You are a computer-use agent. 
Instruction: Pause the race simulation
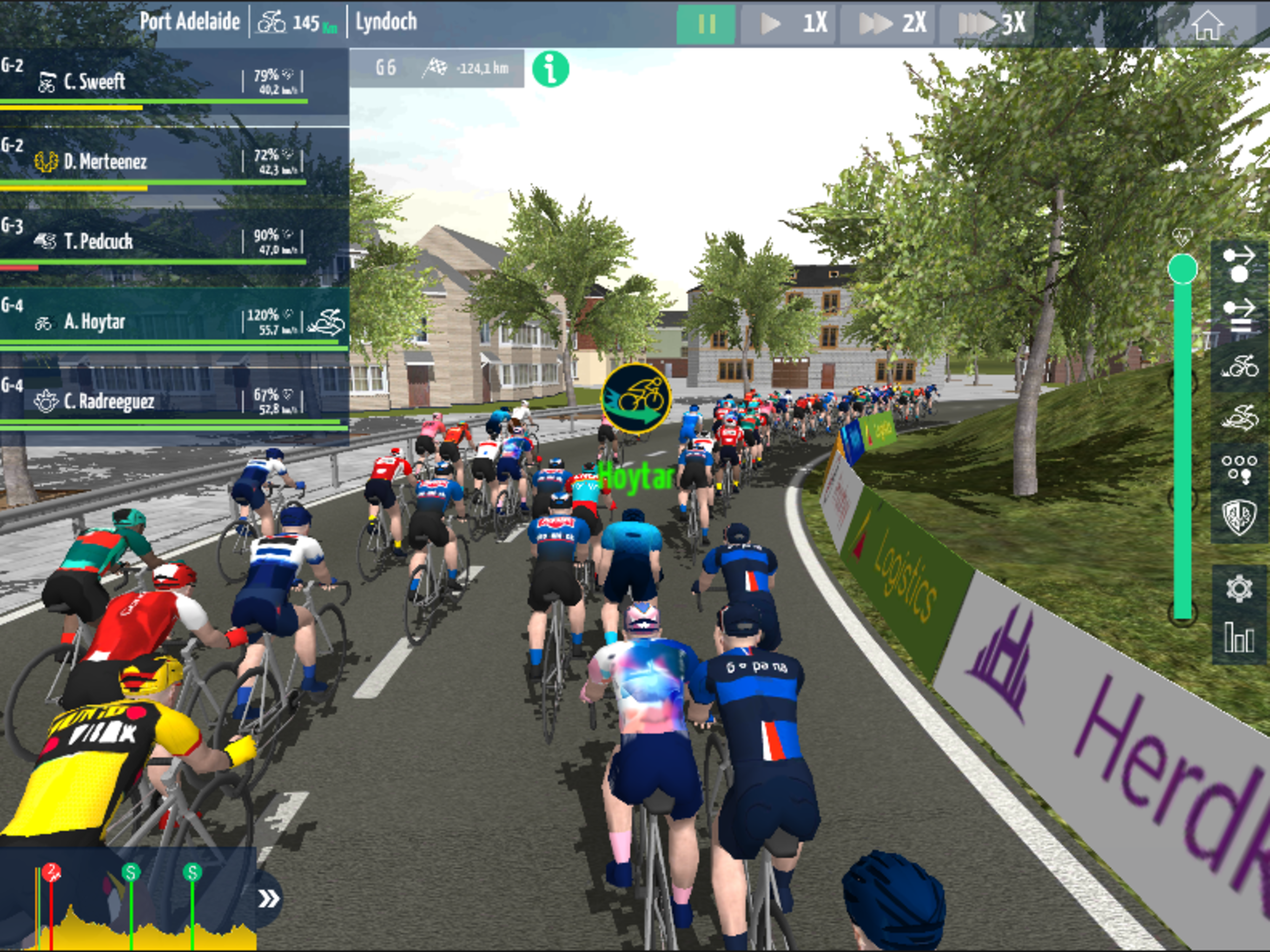(706, 24)
